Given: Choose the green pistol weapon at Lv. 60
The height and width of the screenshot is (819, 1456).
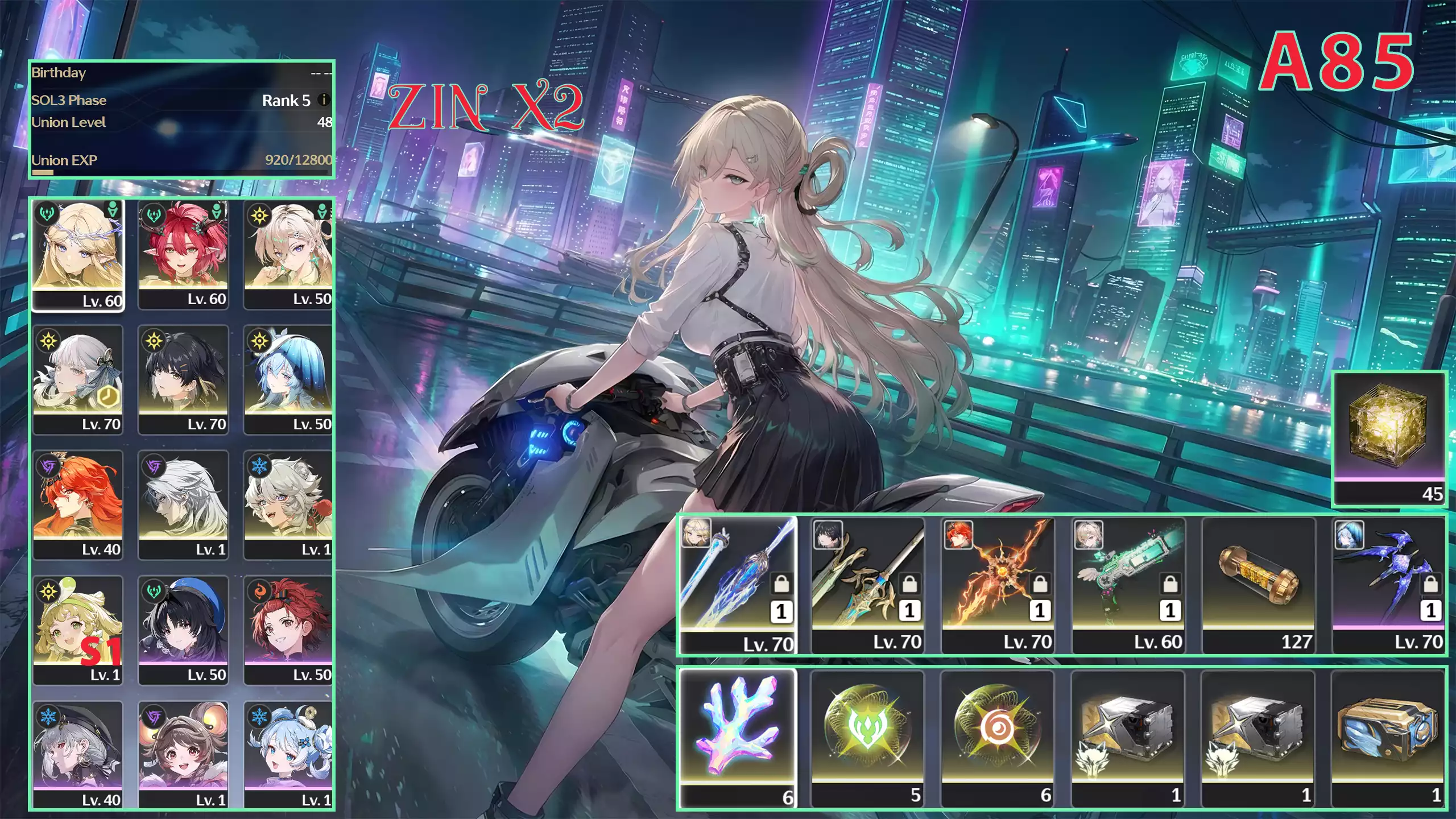Looking at the screenshot, I should tap(1128, 585).
